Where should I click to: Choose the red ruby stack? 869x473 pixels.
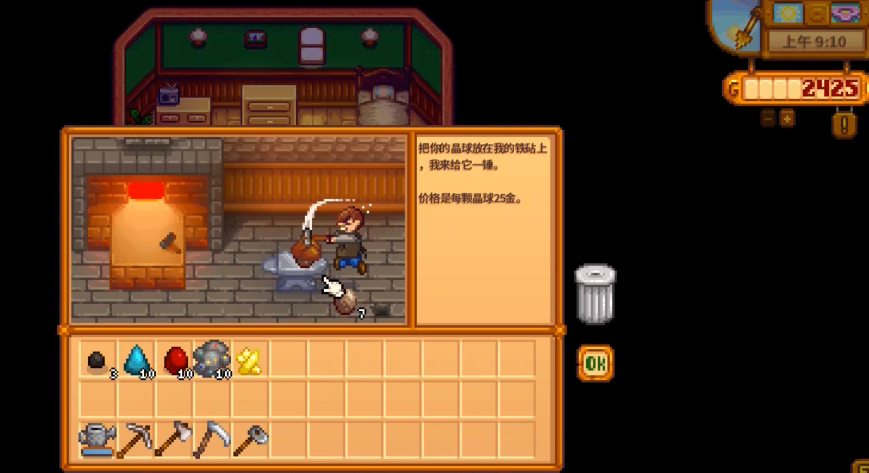174,359
